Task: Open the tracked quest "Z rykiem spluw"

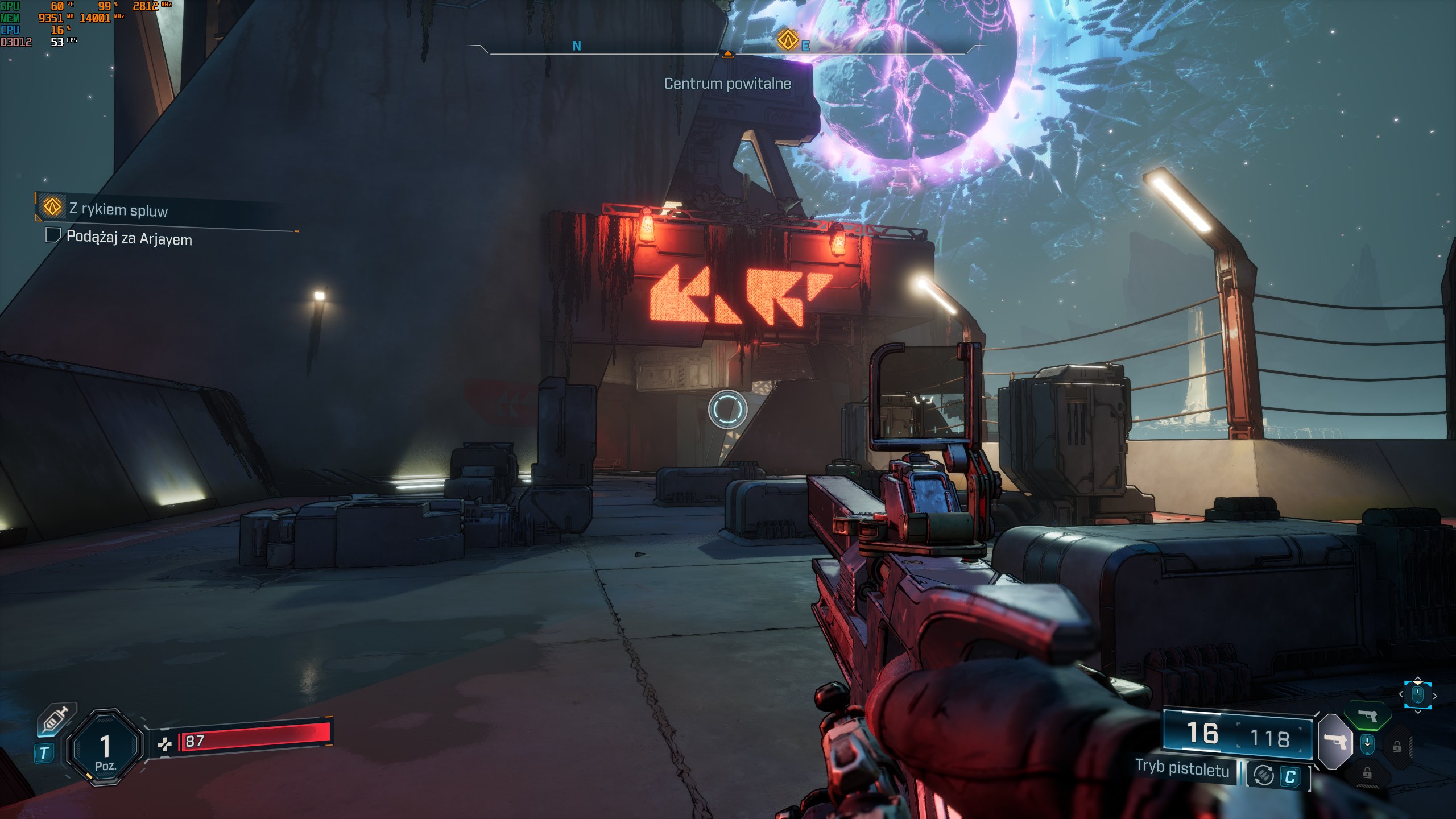Action: click(118, 209)
